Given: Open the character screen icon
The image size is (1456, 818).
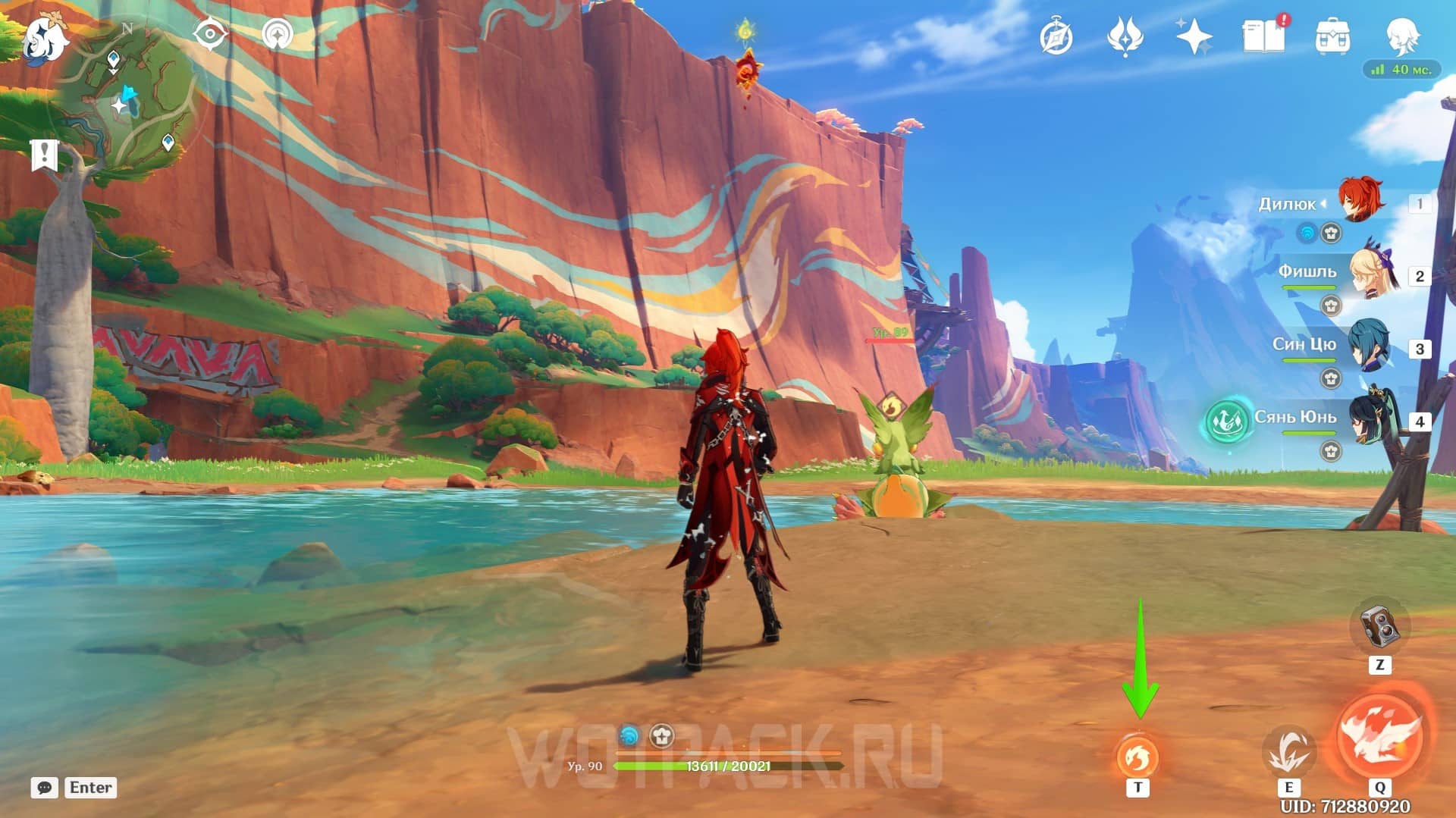Looking at the screenshot, I should click(x=1401, y=36).
